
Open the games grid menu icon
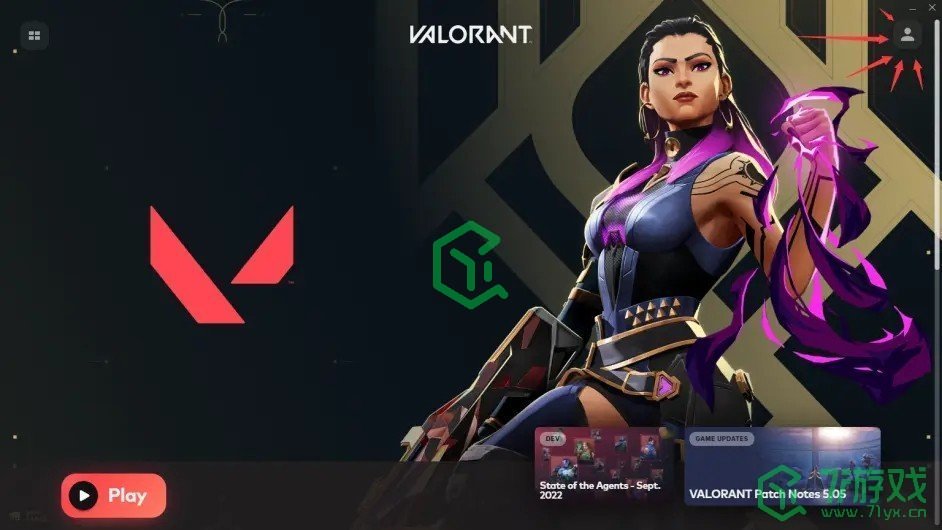34,36
